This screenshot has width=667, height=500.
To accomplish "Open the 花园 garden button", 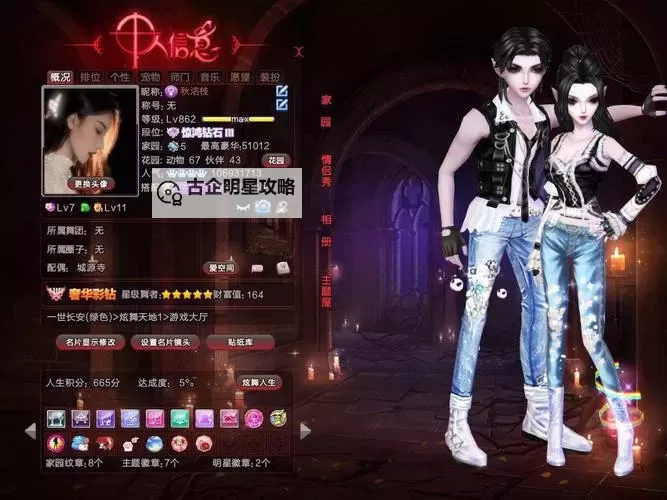I will click(276, 160).
